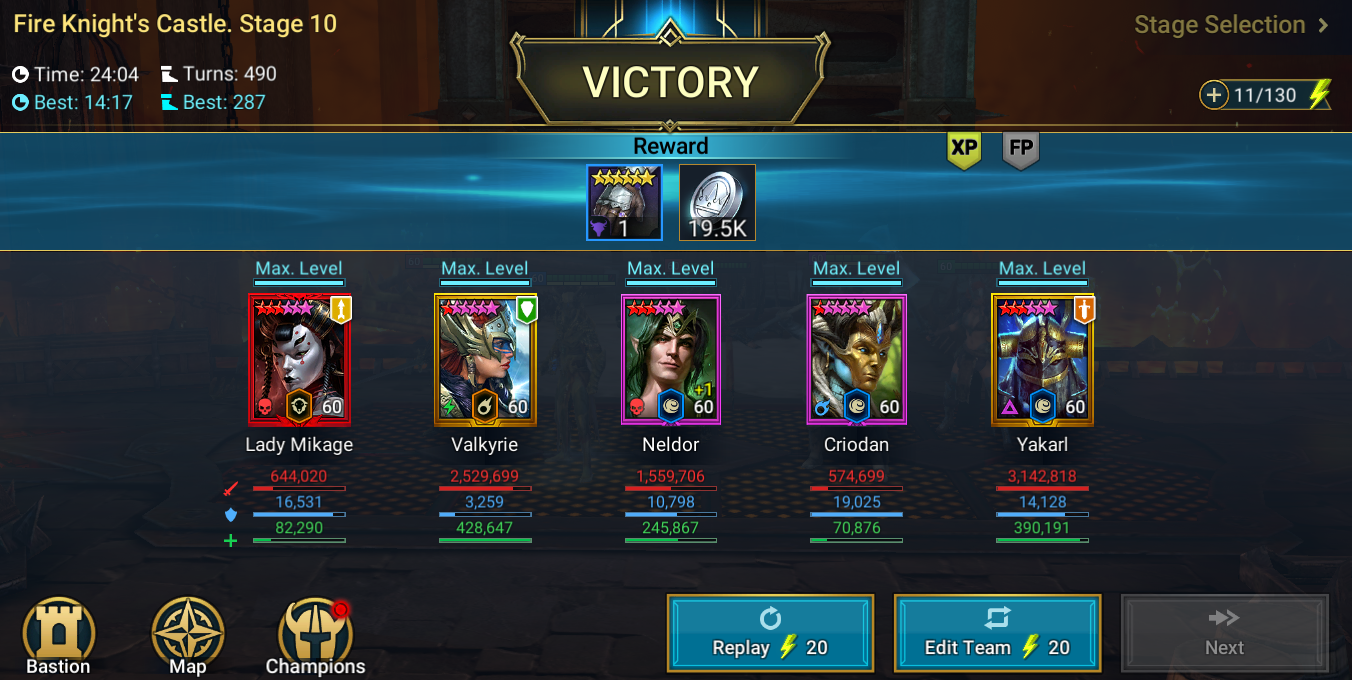Open the Bastion
Screen dimensions: 1352x680
[x=58, y=636]
